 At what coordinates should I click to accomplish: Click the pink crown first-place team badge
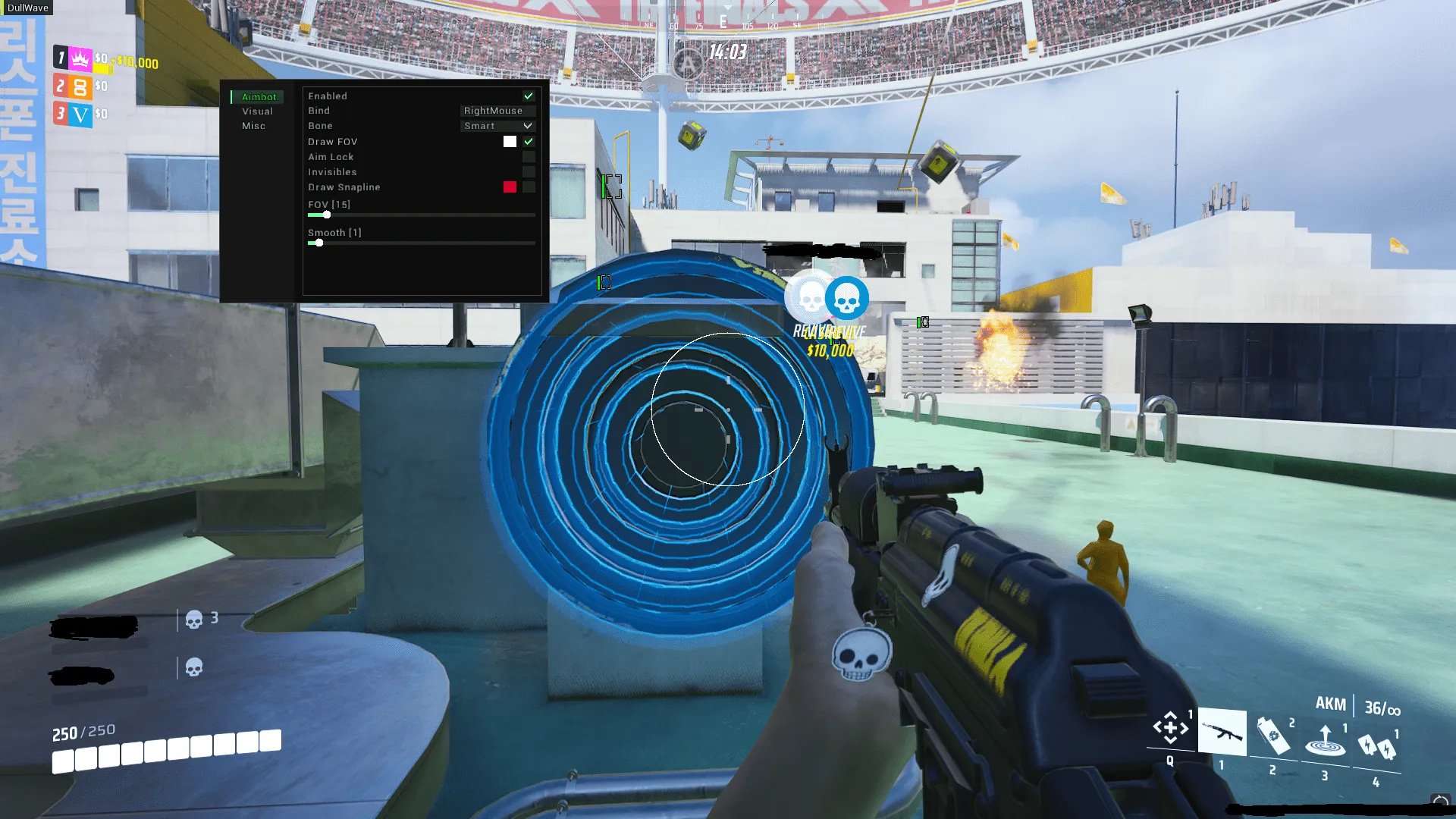pyautogui.click(x=80, y=58)
